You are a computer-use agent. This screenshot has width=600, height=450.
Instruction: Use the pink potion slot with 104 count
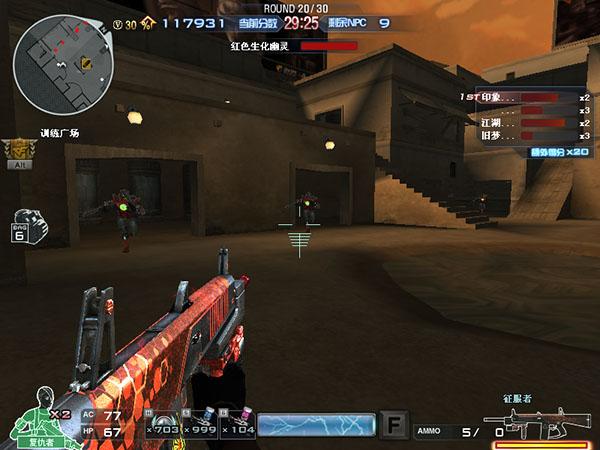coord(236,425)
